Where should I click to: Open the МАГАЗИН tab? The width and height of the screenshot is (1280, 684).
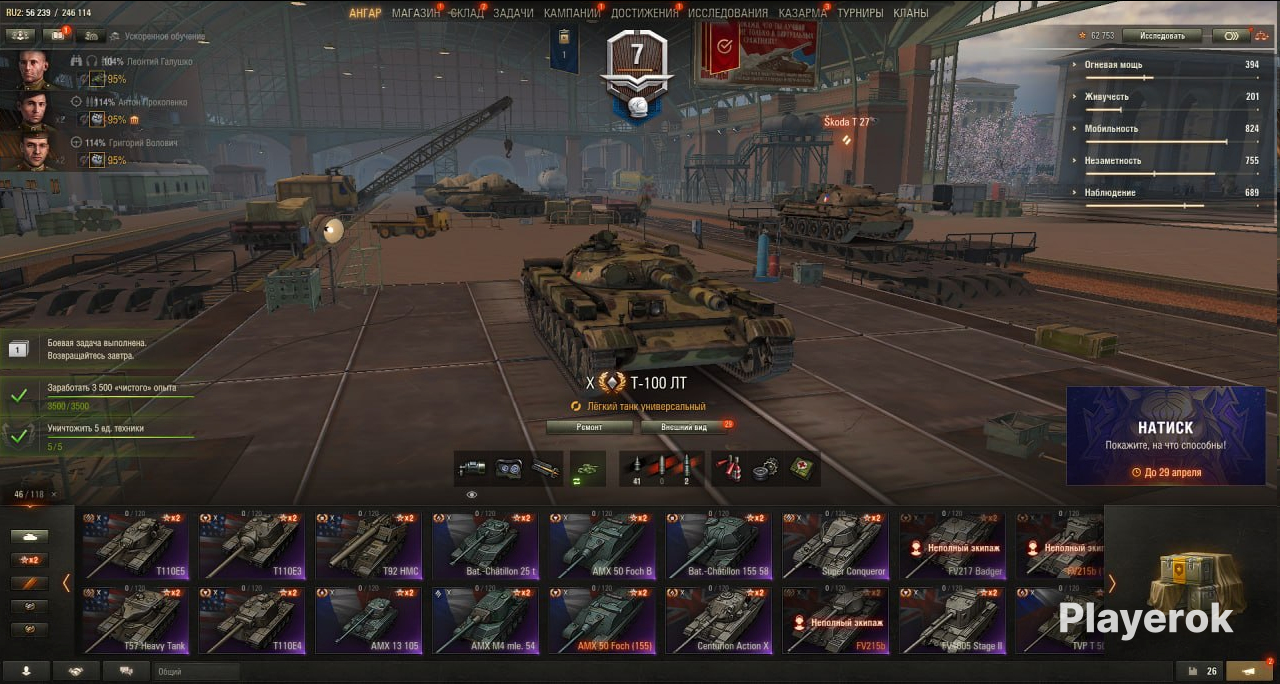(x=415, y=13)
